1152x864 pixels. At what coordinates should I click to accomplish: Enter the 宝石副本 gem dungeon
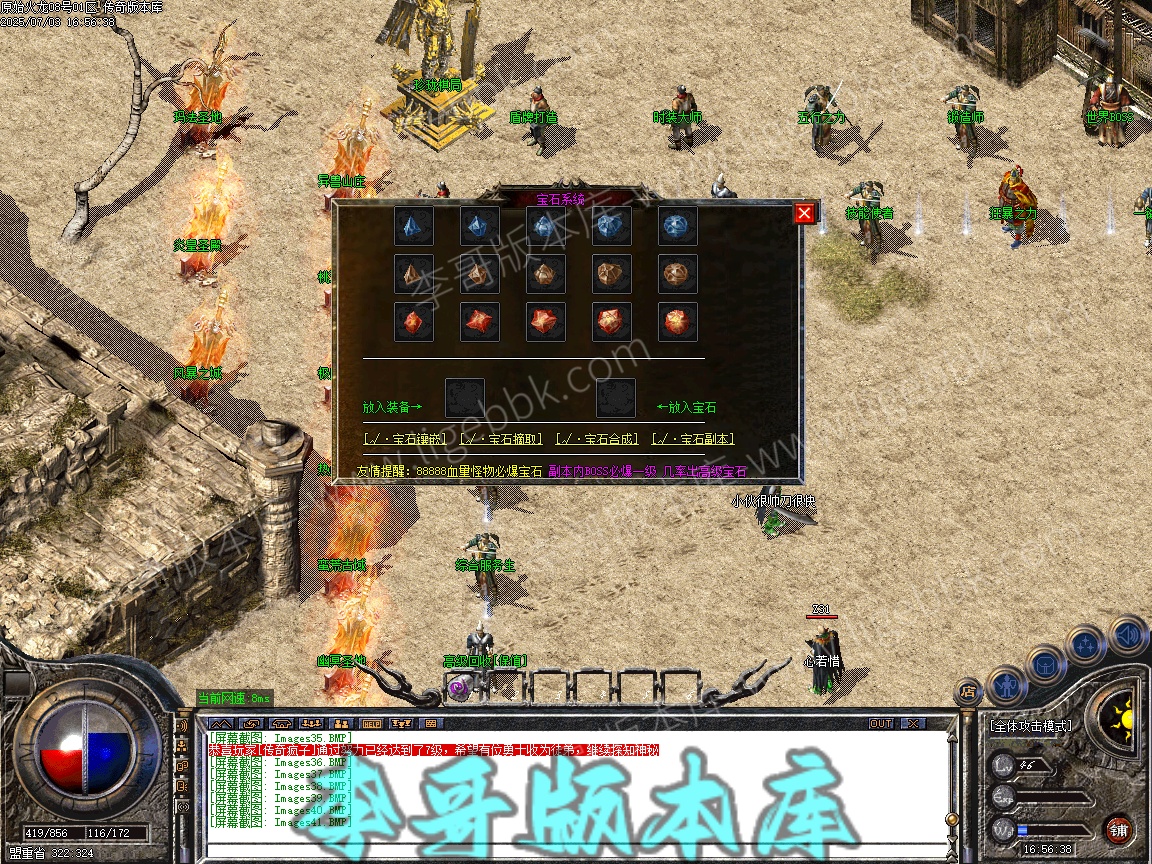[693, 439]
